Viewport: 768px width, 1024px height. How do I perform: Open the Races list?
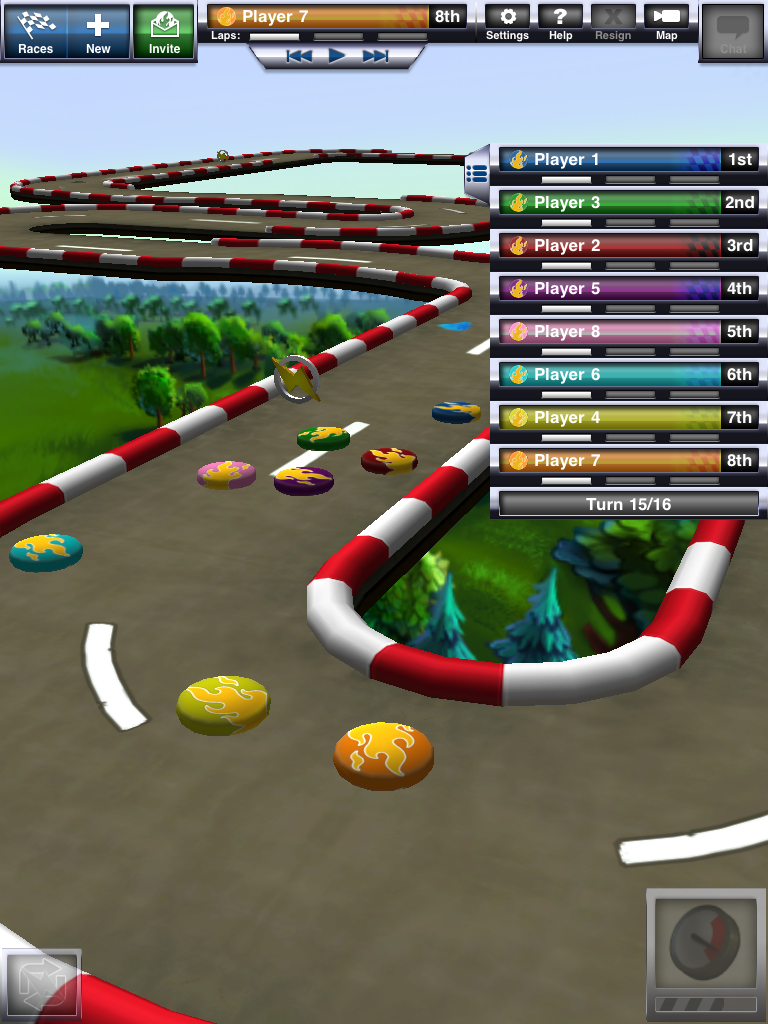[x=36, y=31]
